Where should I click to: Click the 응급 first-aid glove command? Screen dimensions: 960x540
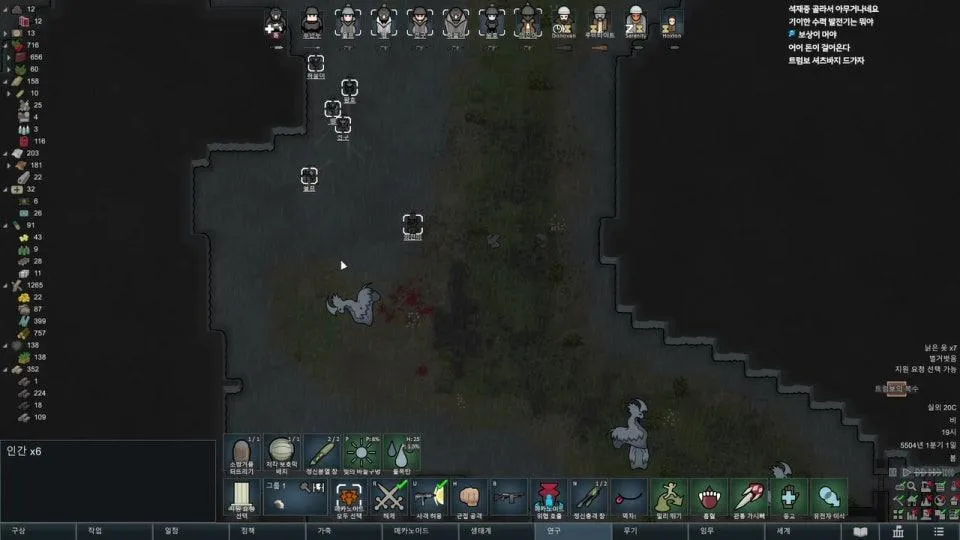coord(789,498)
